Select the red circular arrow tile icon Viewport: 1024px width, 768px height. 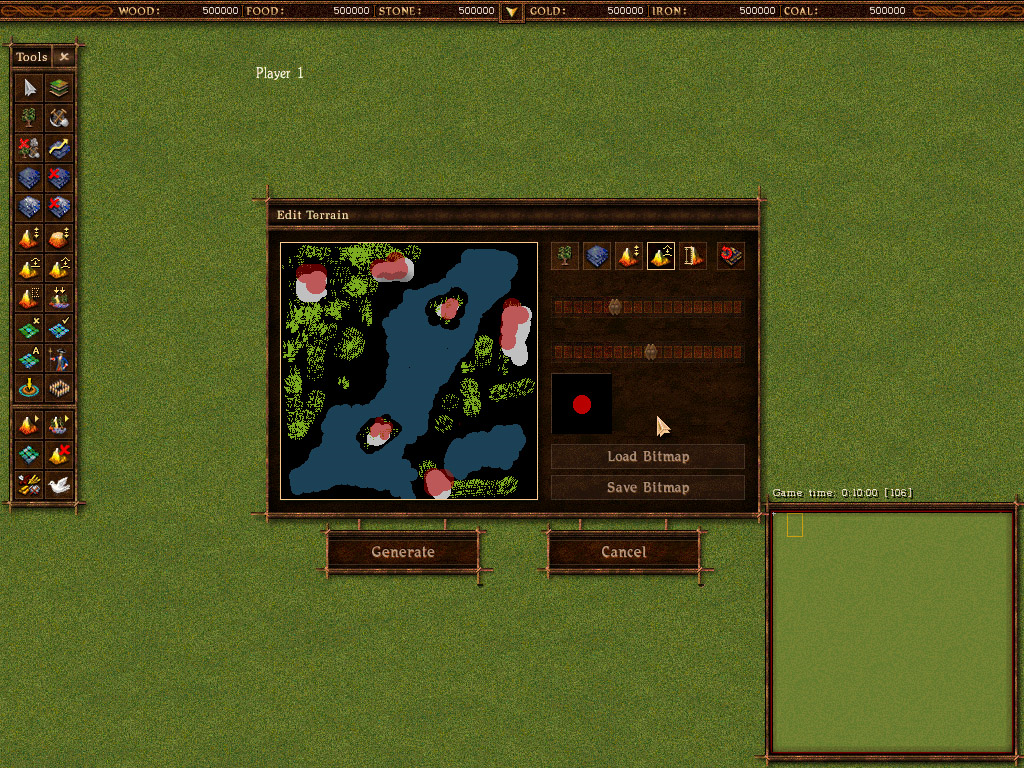731,256
